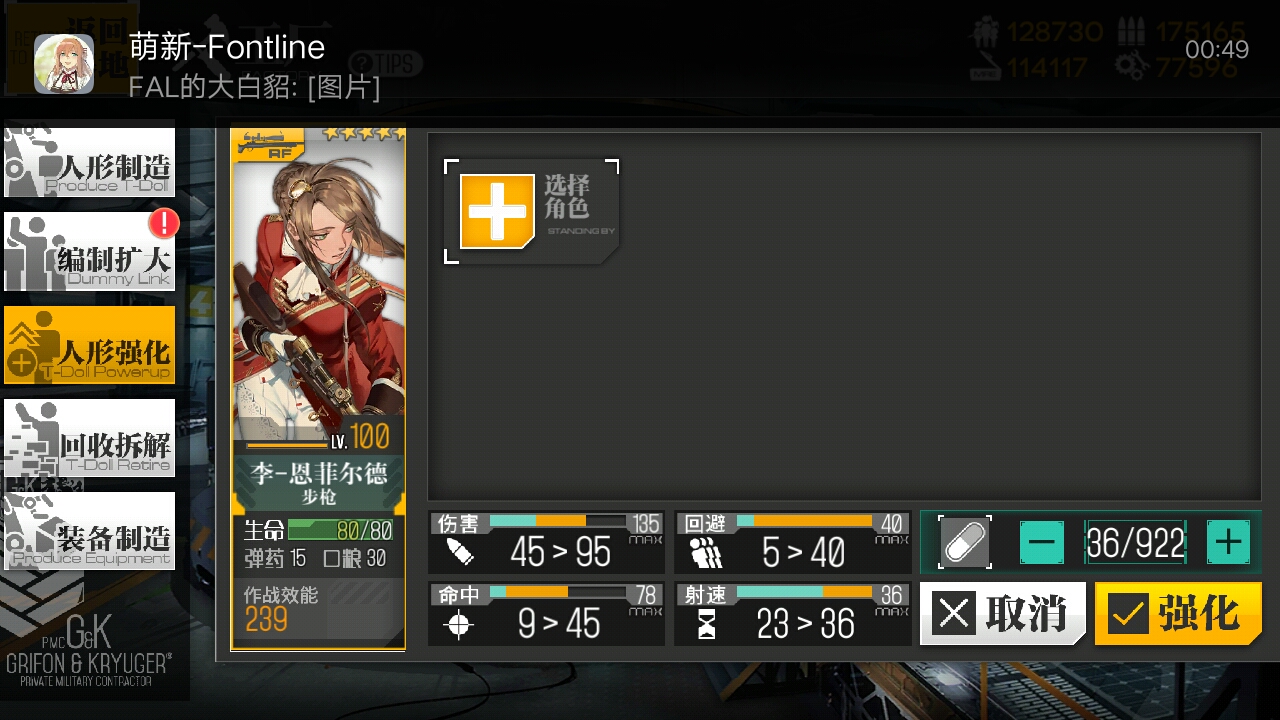
Task: Select the enhancement capsule pill icon
Action: coord(965,543)
